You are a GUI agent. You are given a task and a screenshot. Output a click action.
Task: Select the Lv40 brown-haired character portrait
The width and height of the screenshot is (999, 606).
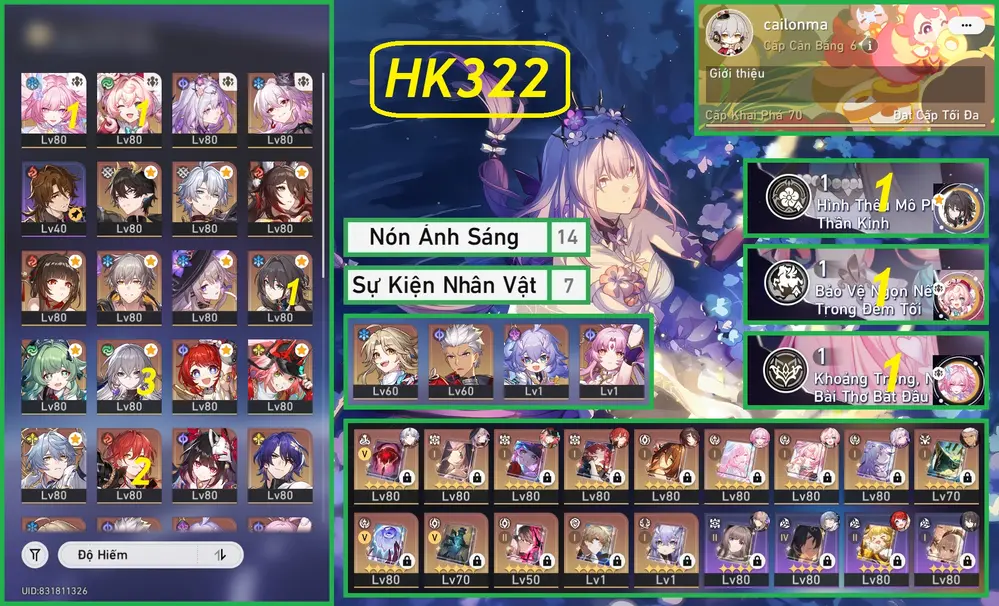click(53, 197)
